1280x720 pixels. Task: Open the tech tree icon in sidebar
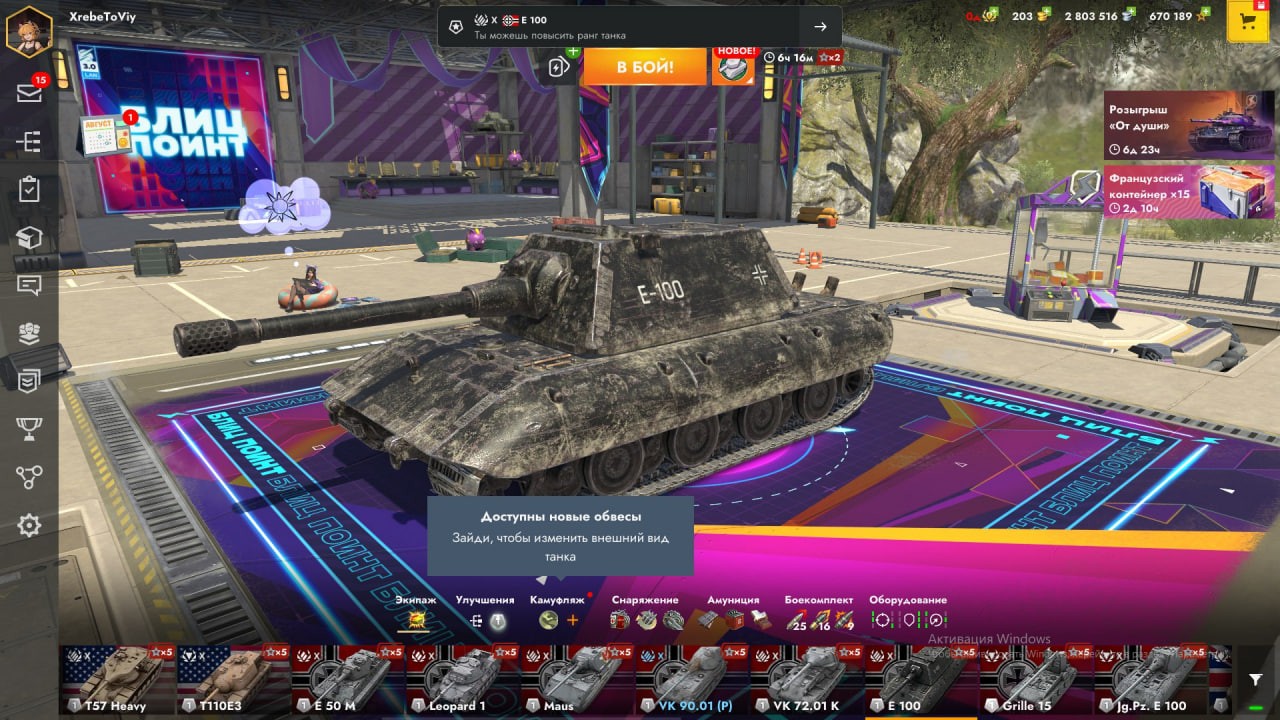(29, 142)
